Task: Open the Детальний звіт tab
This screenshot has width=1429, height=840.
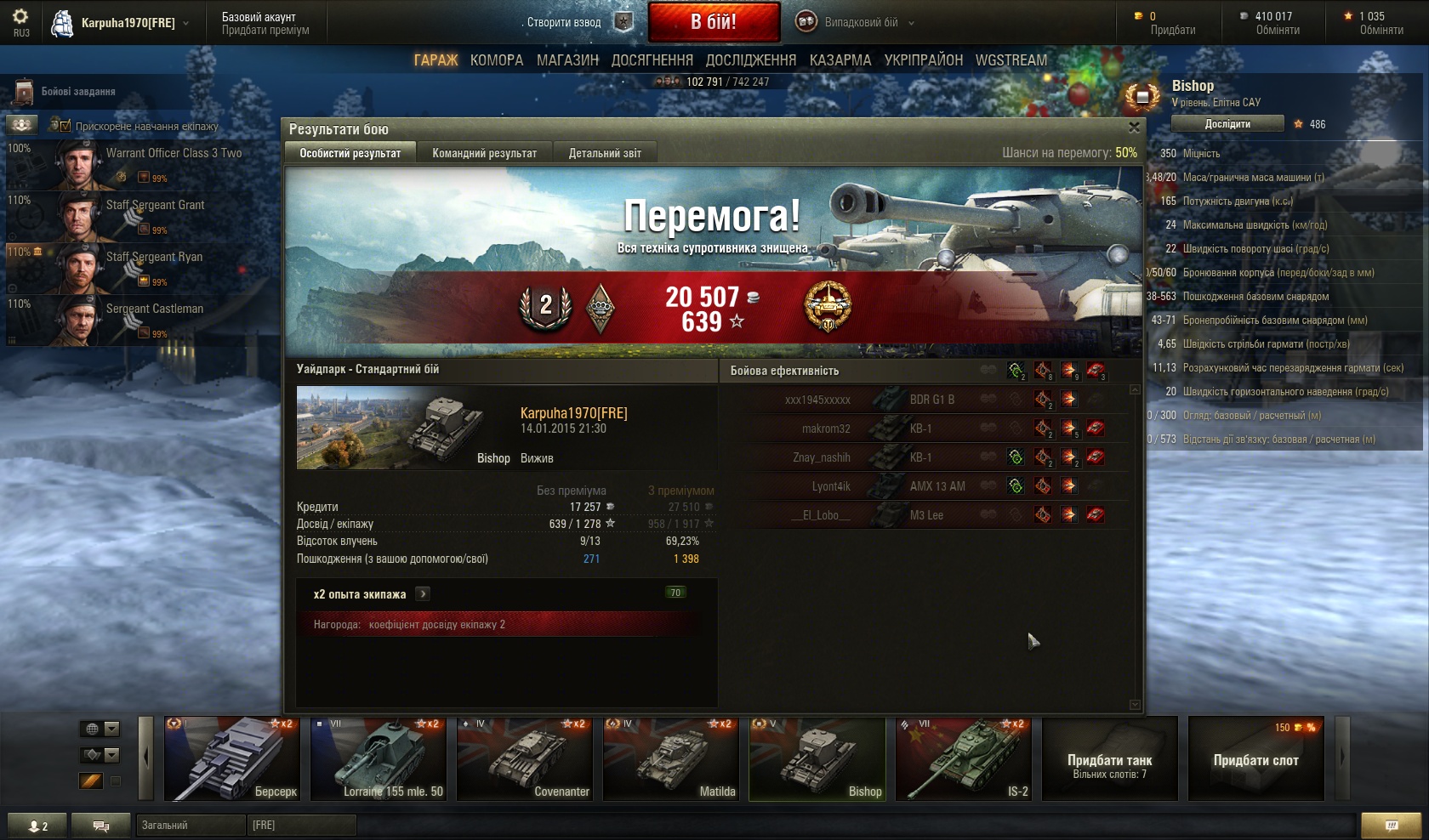Action: click(x=605, y=153)
